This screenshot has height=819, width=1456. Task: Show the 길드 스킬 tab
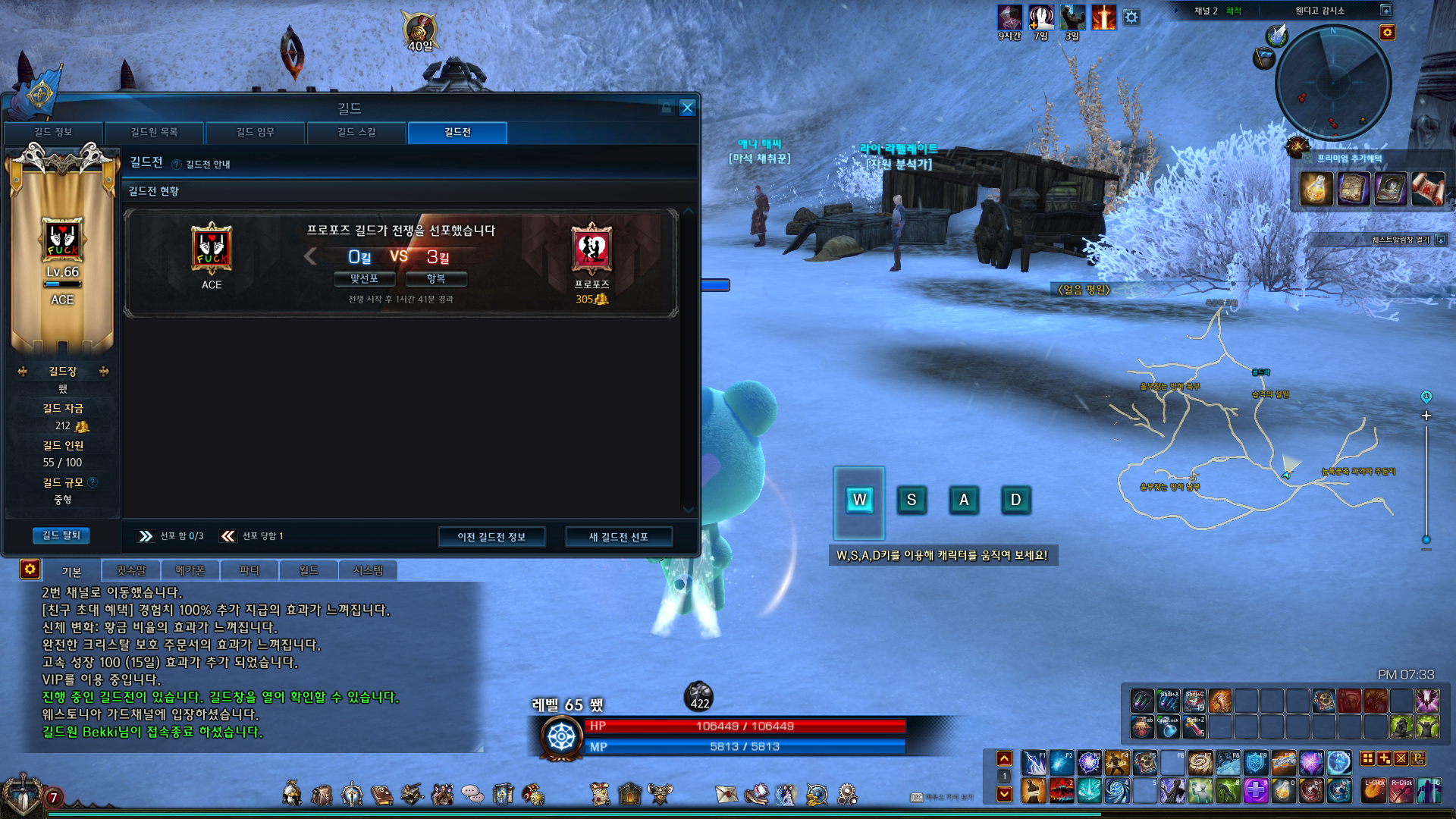(x=356, y=132)
